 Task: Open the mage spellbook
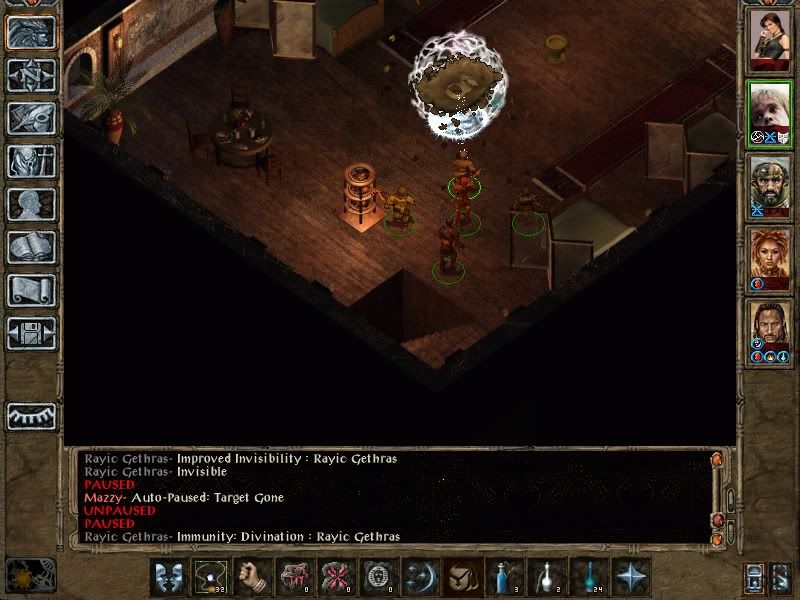pos(31,247)
